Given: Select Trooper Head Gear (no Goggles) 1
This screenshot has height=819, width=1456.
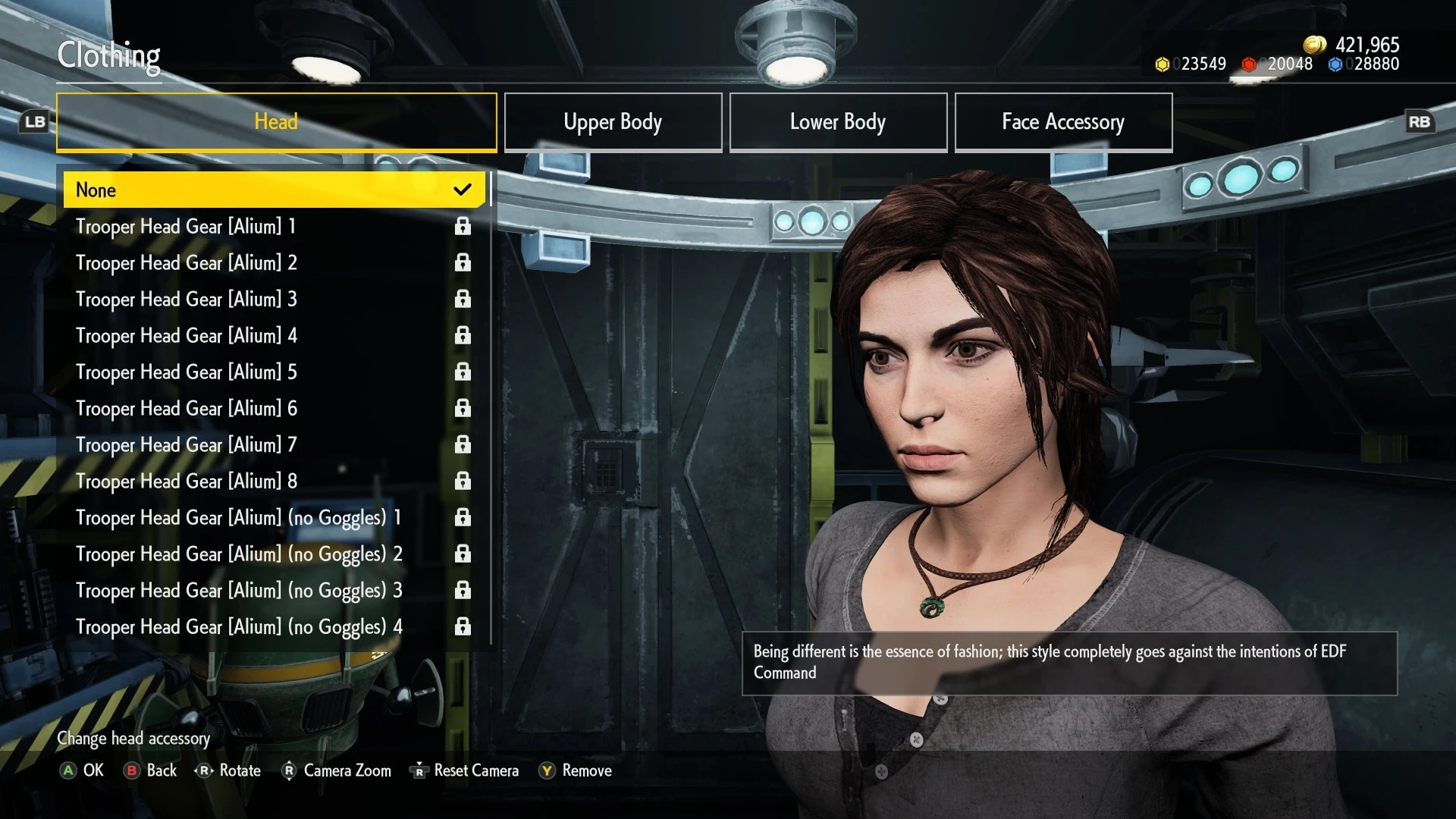Looking at the screenshot, I should pyautogui.click(x=273, y=517).
